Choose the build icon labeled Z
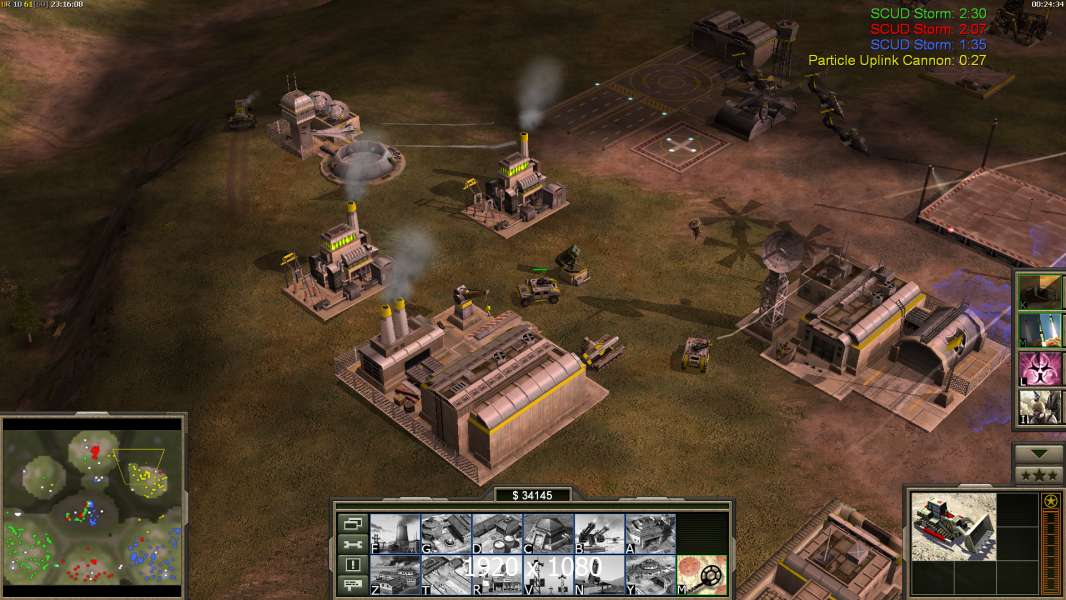The width and height of the screenshot is (1066, 600). click(395, 575)
